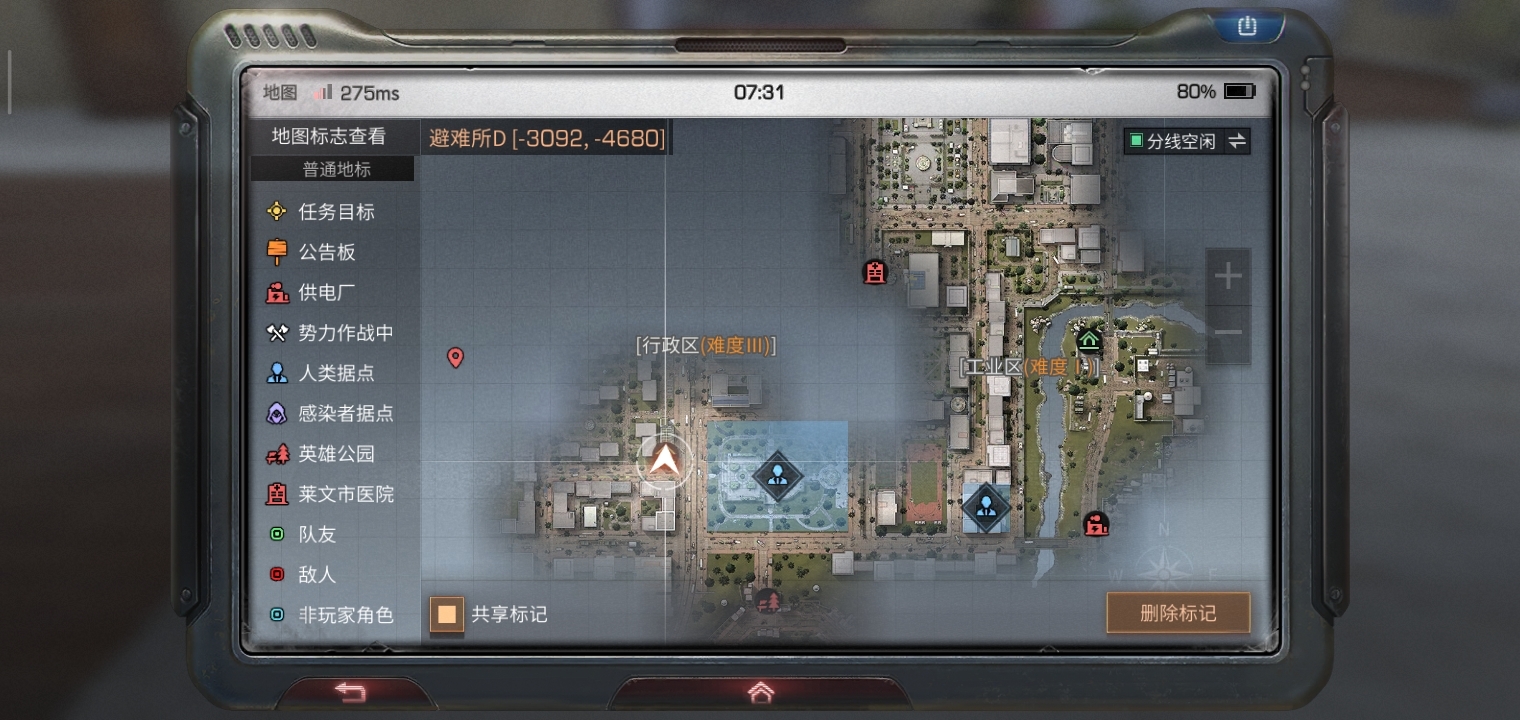
Task: Tap the red back arrow button
Action: coord(349,690)
